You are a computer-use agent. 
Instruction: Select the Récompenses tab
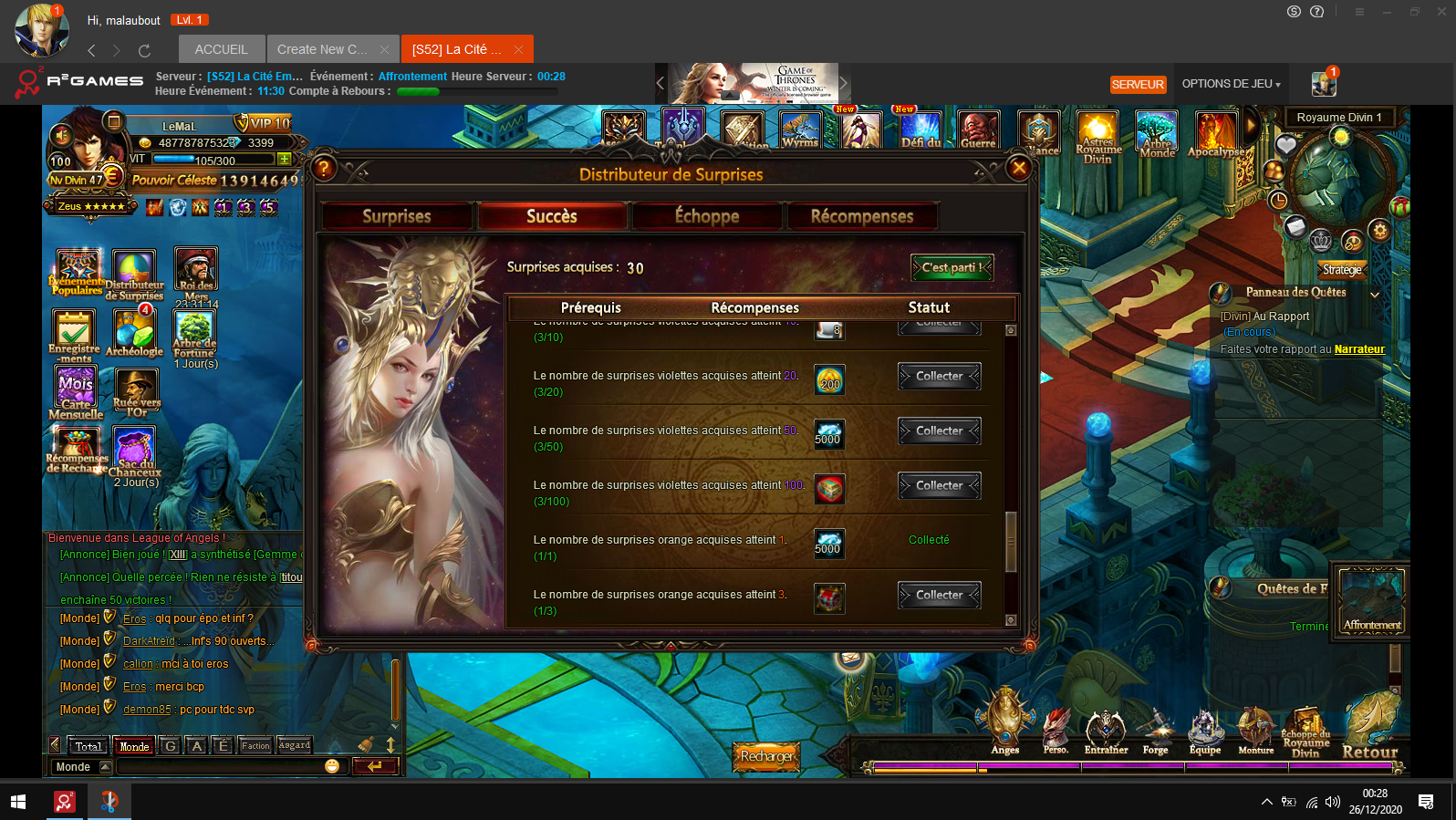(862, 216)
